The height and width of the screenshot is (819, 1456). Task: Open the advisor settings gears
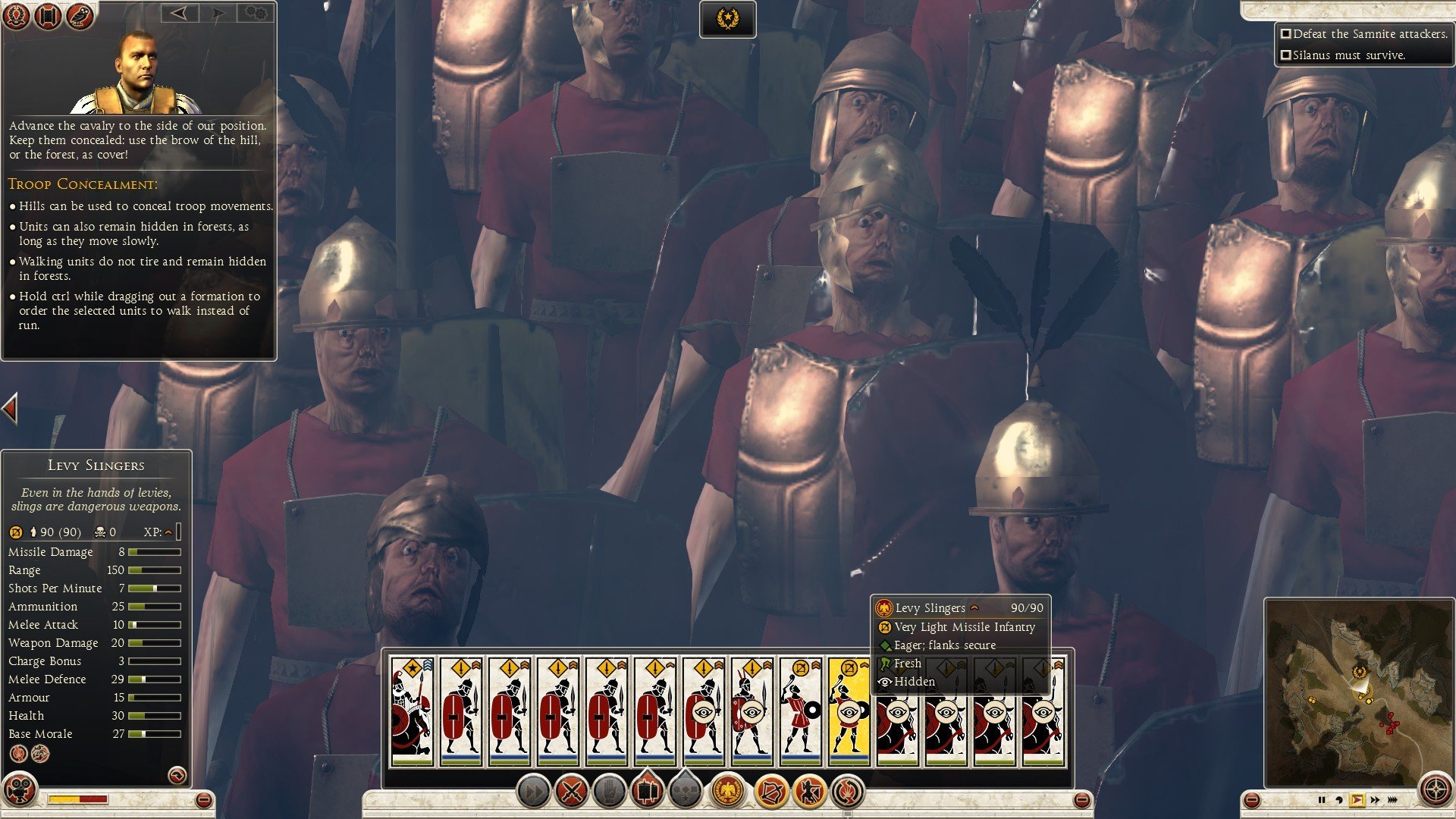click(256, 14)
